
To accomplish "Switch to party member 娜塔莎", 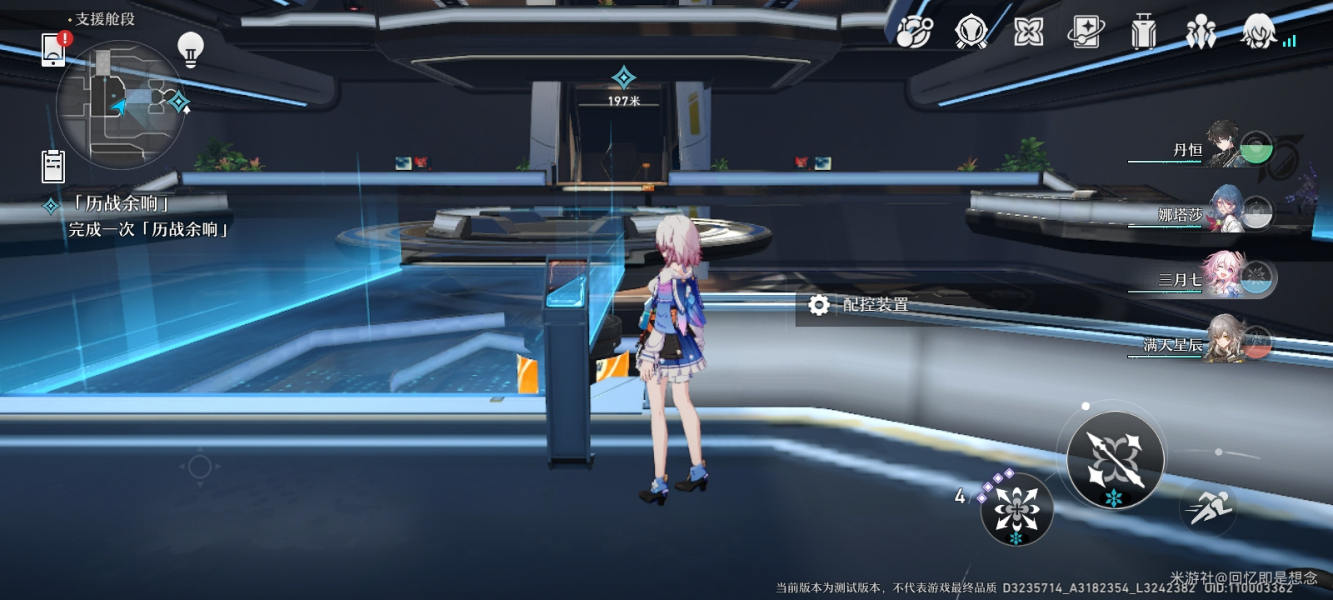I will pos(1208,213).
